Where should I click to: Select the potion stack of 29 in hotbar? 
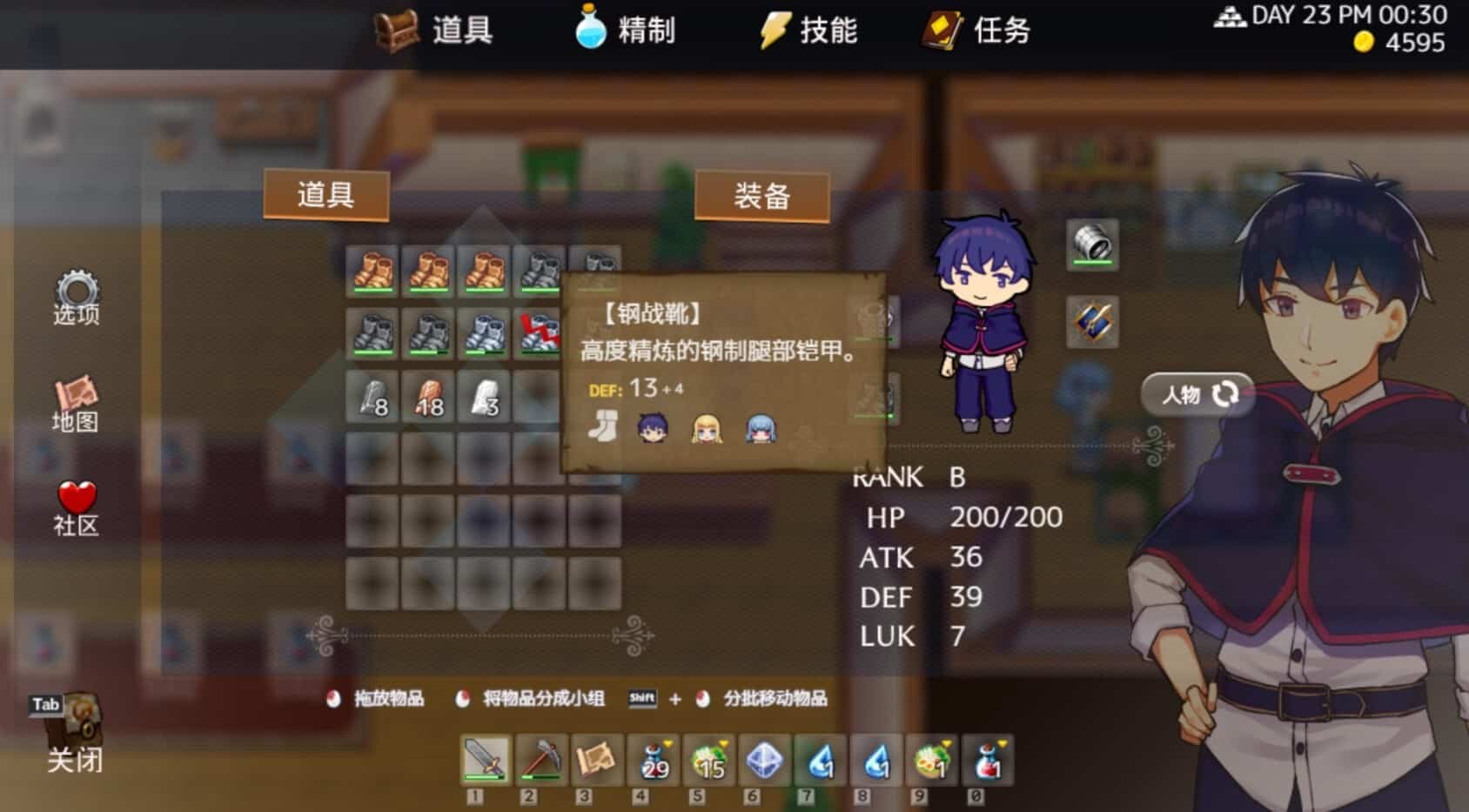653,760
